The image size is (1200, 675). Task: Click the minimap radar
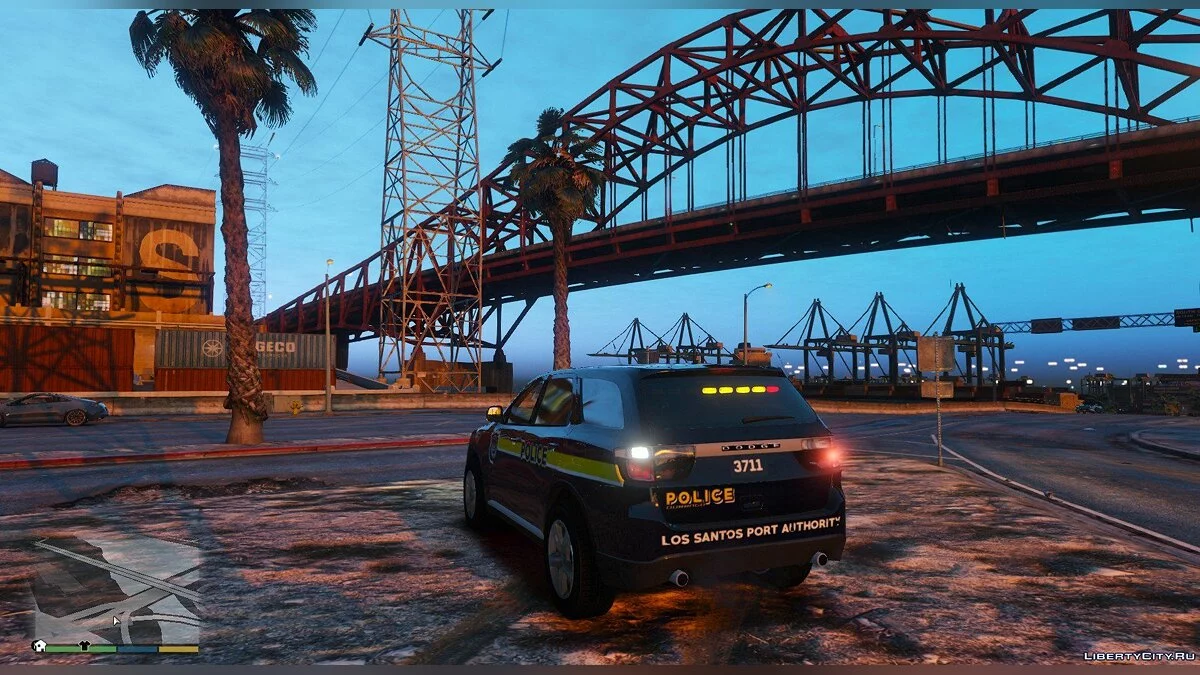coord(115,590)
